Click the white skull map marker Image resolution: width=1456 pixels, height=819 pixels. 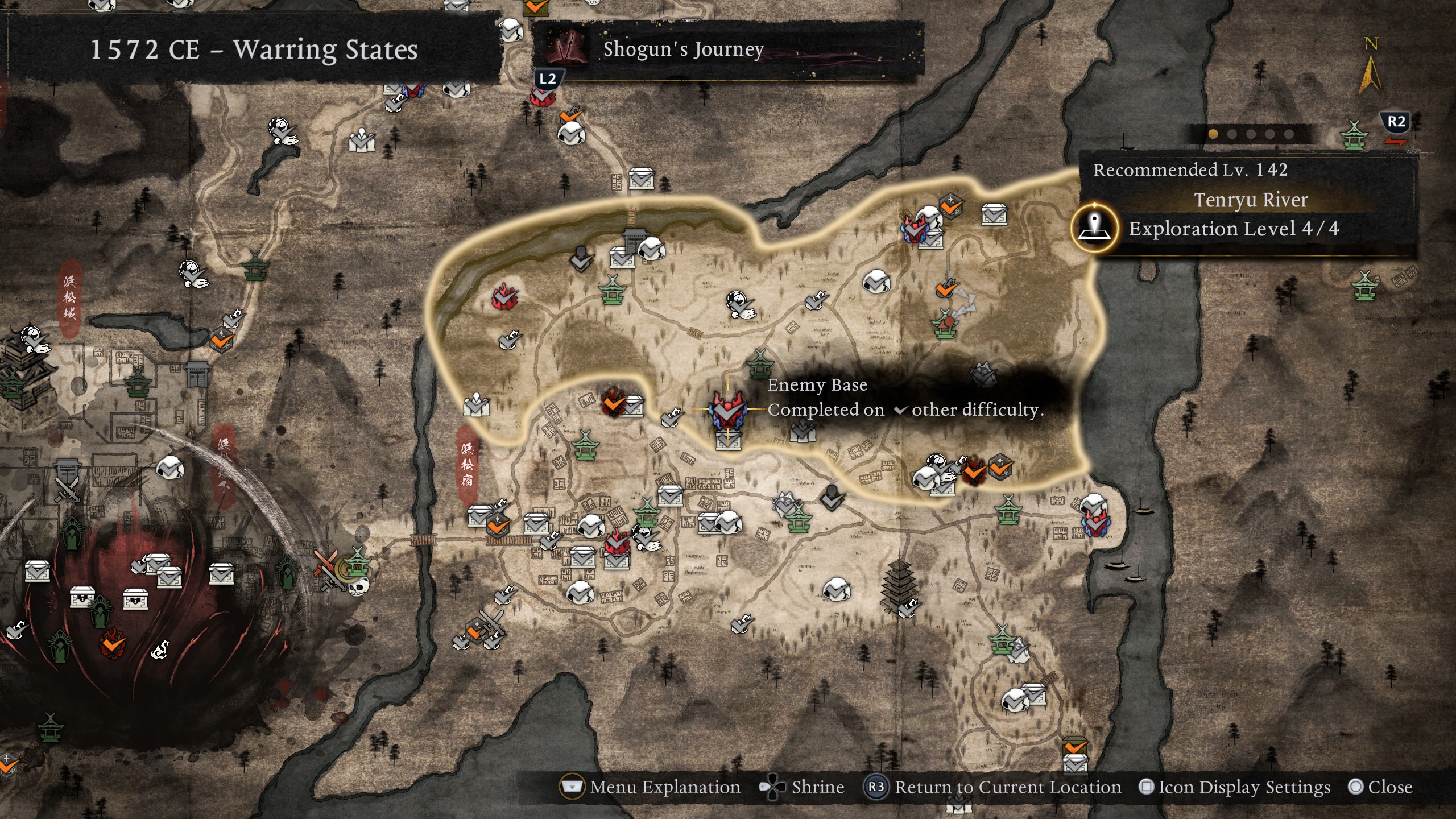click(x=358, y=586)
